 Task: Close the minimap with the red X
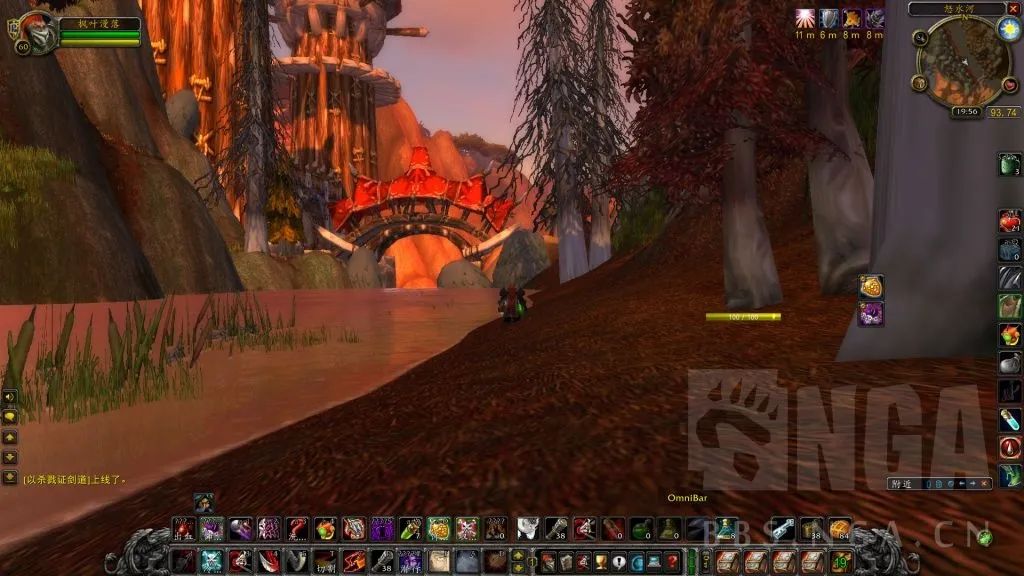(x=1010, y=9)
